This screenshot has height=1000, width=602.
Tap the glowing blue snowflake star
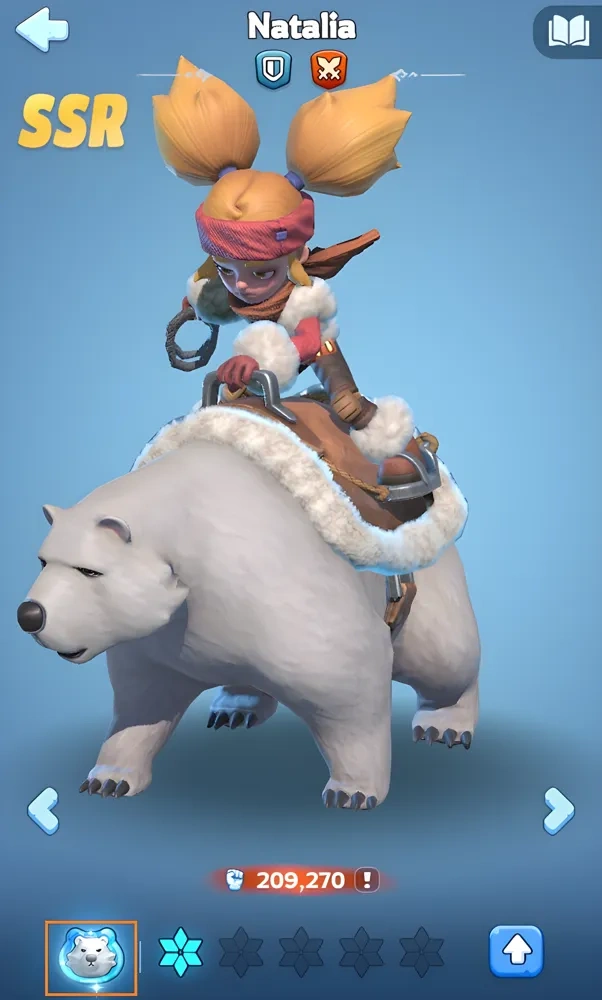181,951
